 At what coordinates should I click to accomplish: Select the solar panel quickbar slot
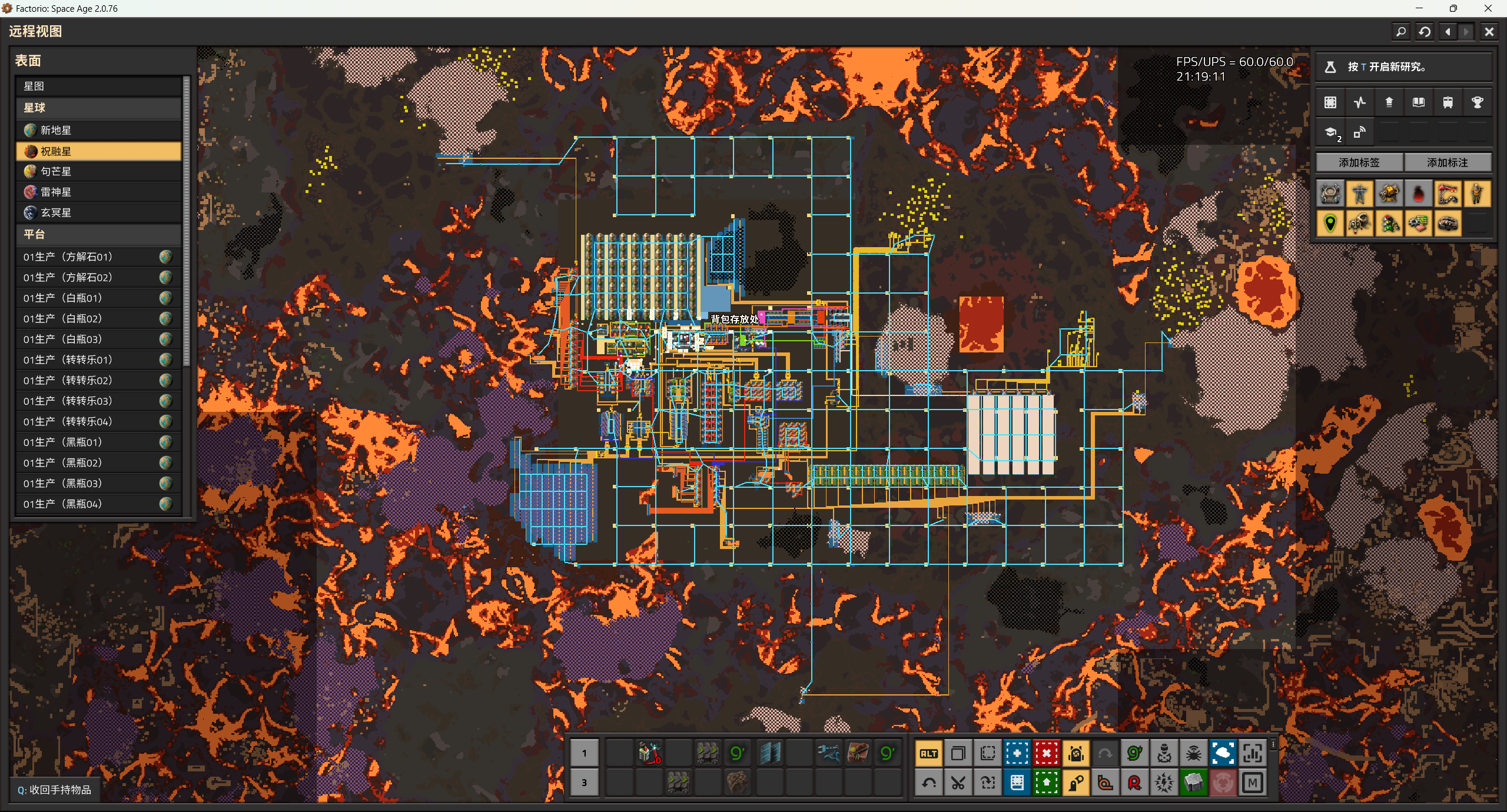point(769,753)
